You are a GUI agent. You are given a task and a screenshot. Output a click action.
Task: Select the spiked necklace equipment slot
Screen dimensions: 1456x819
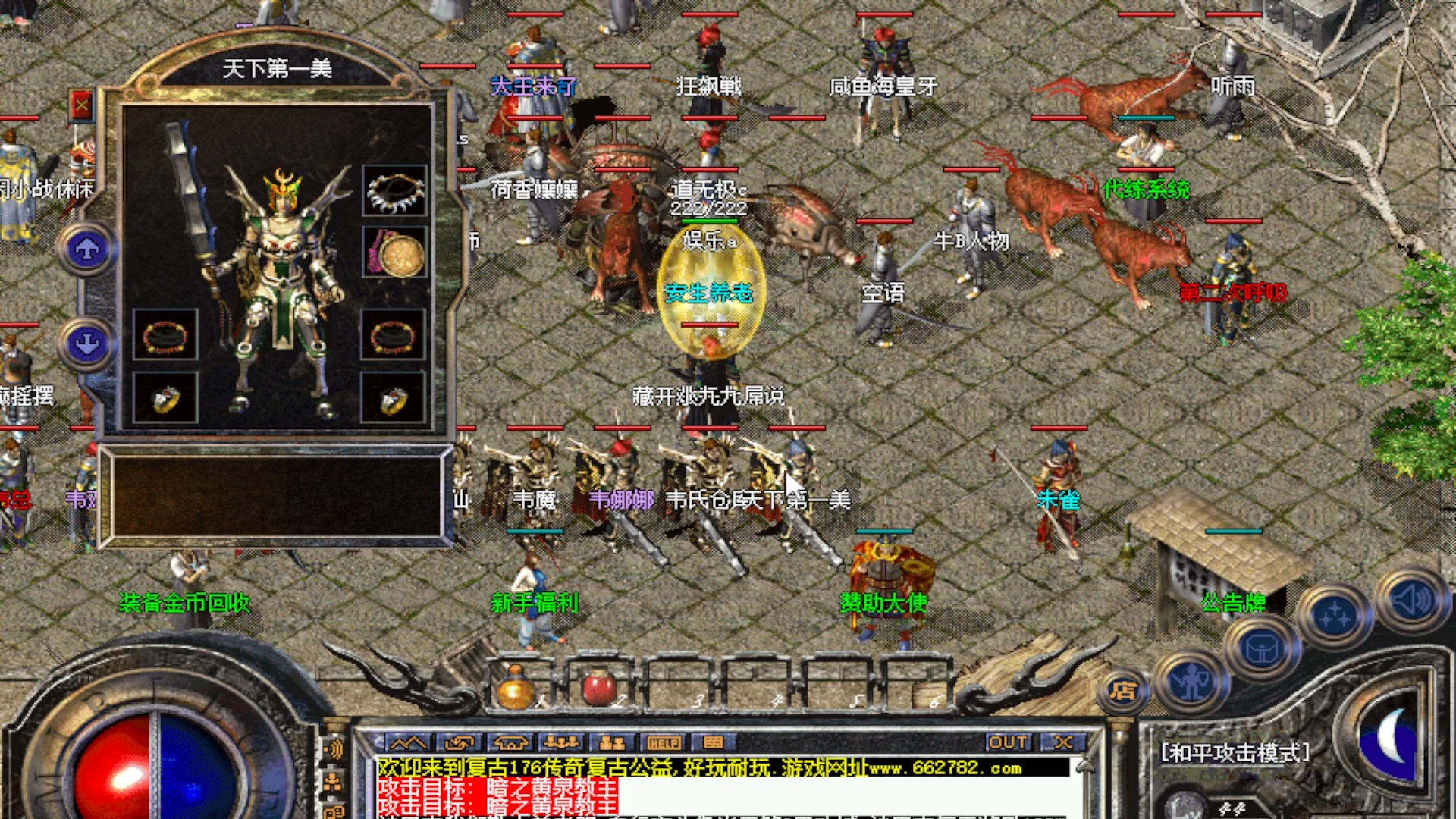[394, 190]
